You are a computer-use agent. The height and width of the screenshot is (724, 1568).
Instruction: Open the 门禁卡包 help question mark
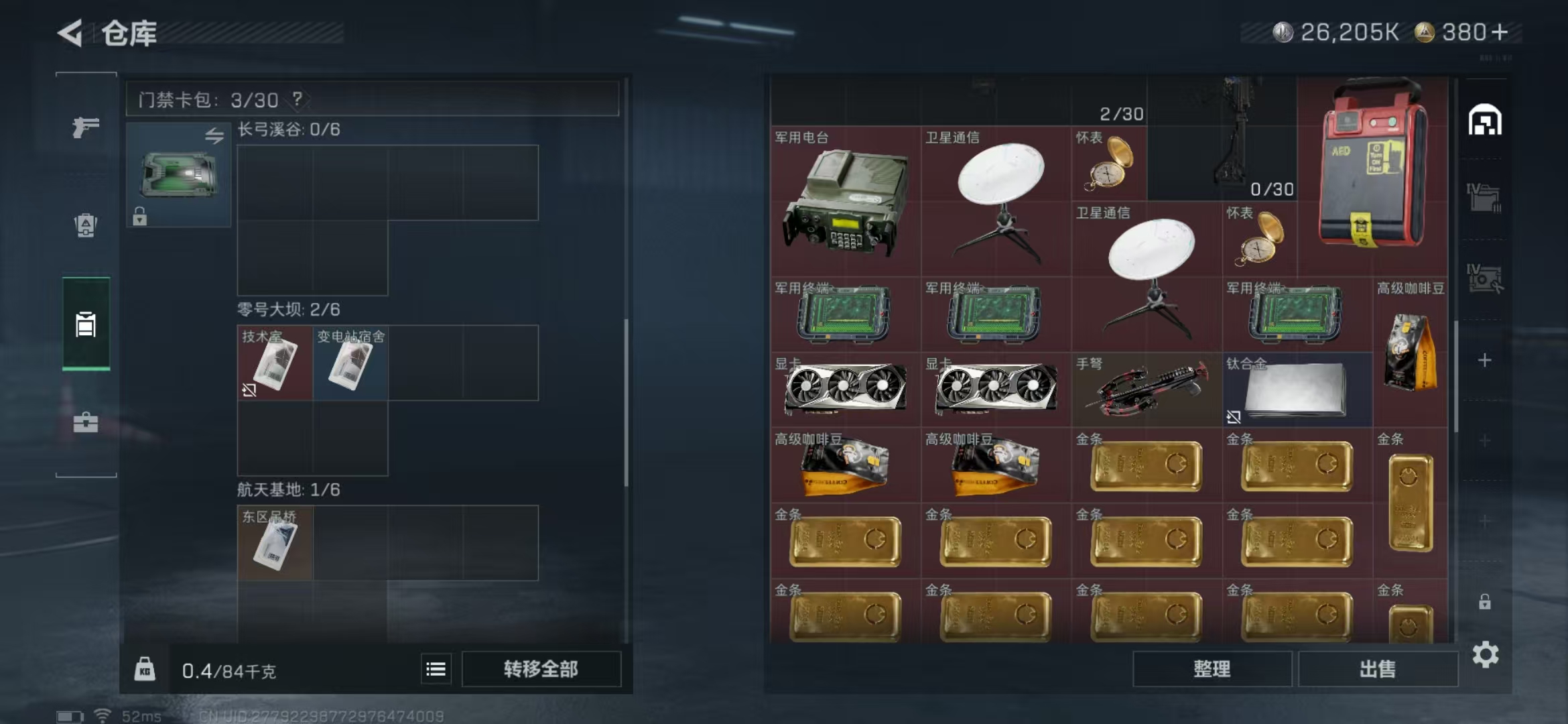point(298,99)
